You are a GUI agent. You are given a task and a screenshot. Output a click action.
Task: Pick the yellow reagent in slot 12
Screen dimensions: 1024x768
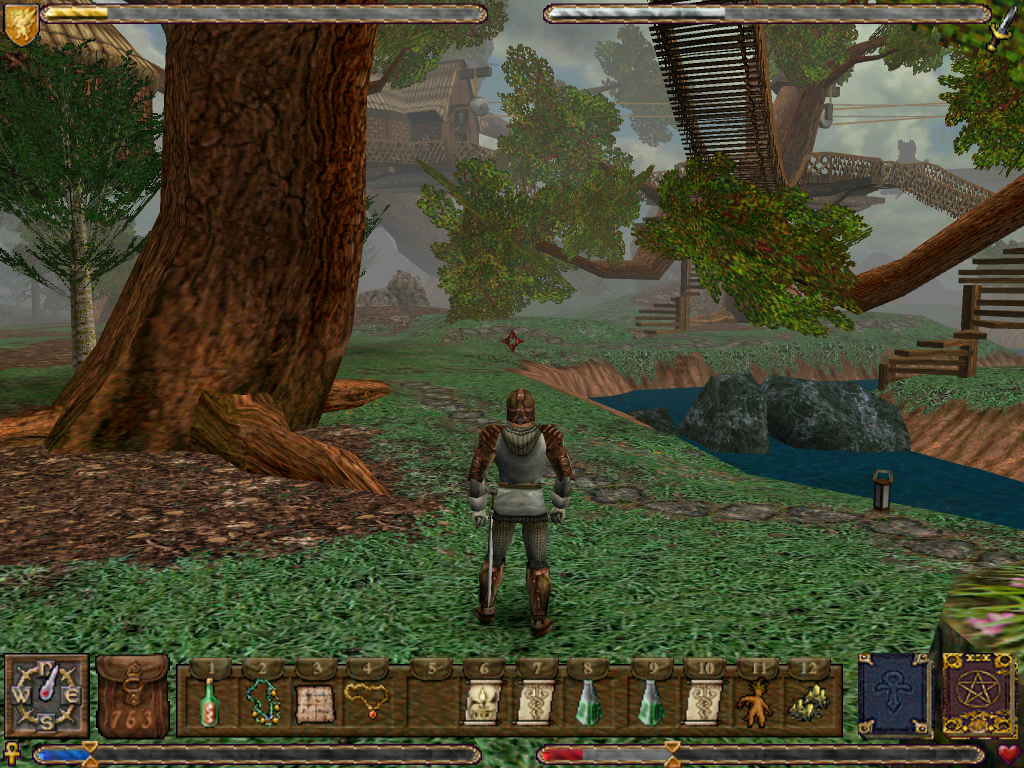click(x=808, y=704)
